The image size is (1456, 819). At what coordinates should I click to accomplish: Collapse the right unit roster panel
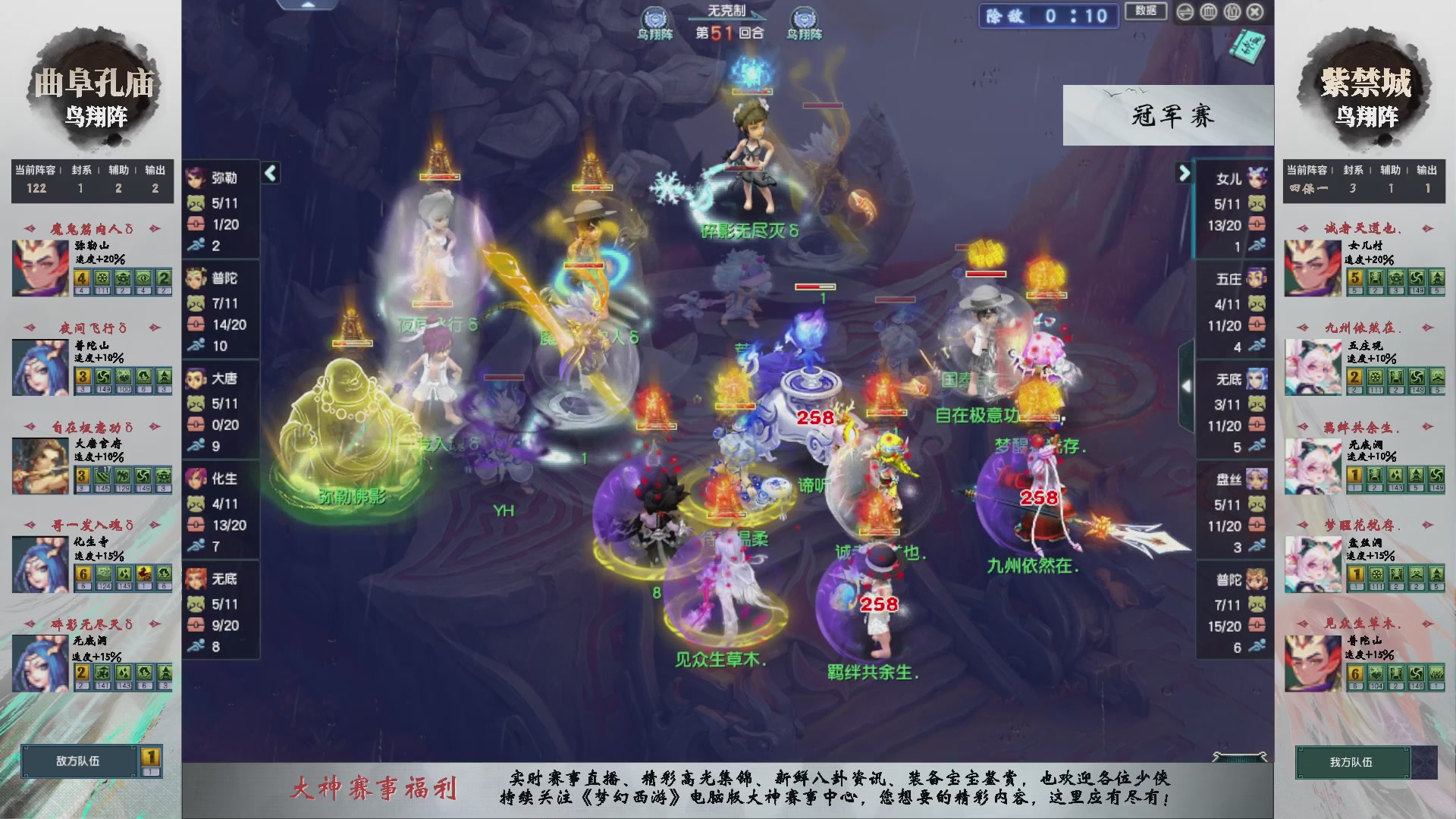click(1185, 173)
